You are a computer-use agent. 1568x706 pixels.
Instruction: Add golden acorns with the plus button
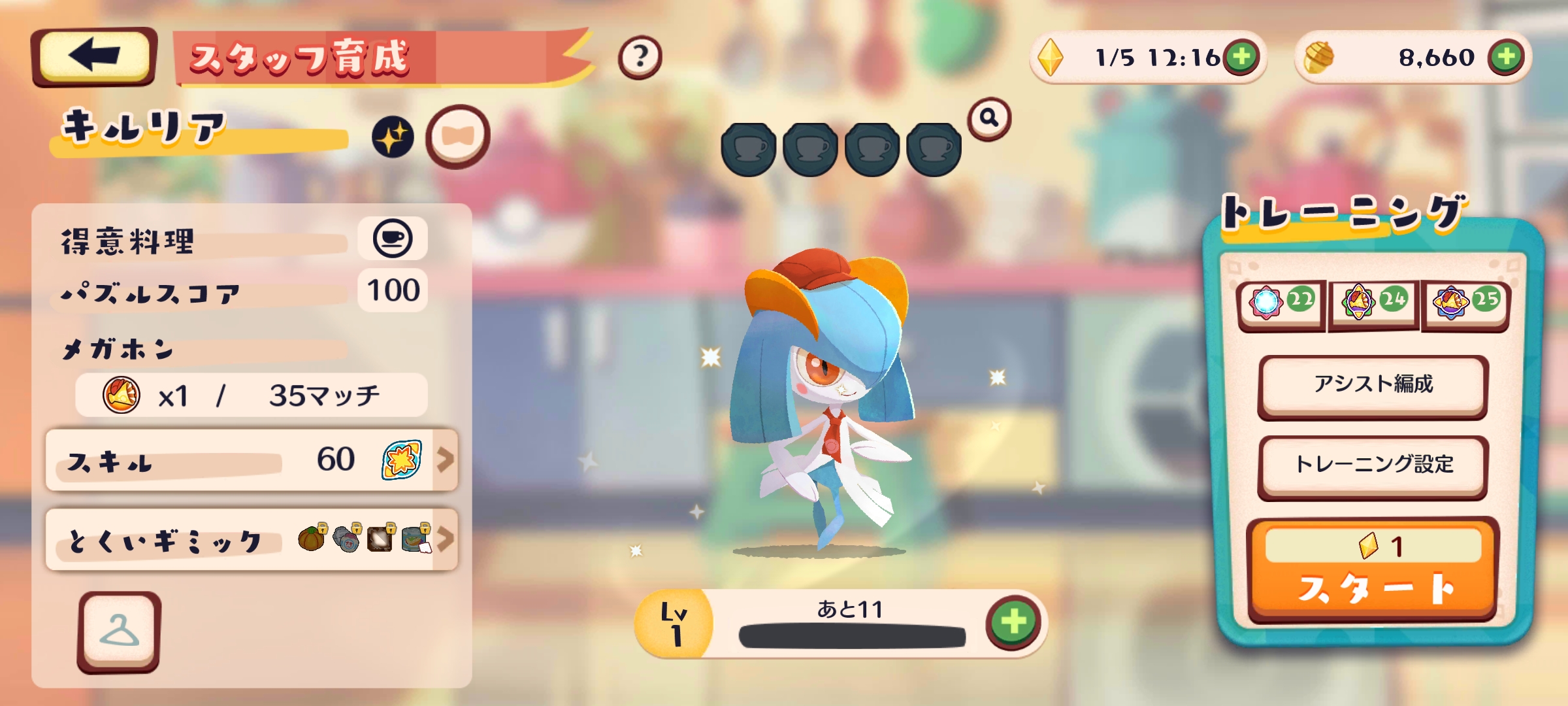[x=1506, y=58]
